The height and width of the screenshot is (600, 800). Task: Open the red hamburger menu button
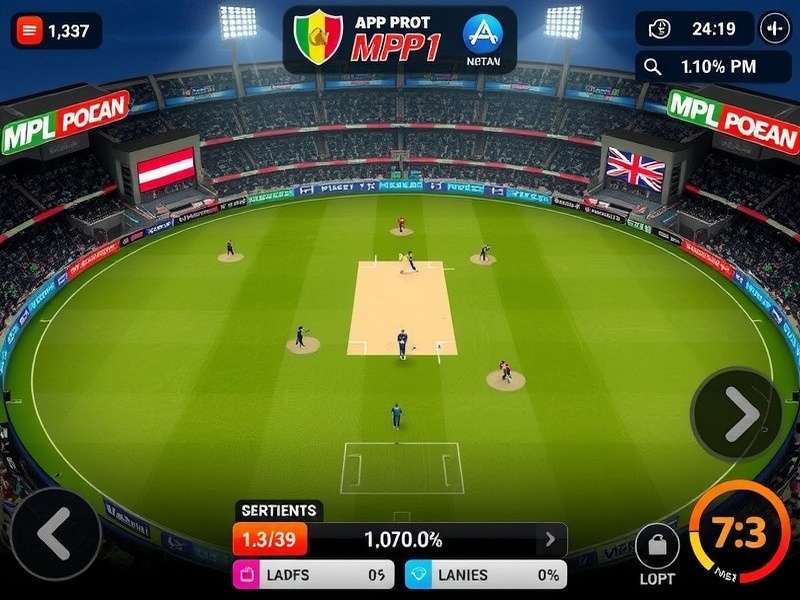pyautogui.click(x=30, y=31)
